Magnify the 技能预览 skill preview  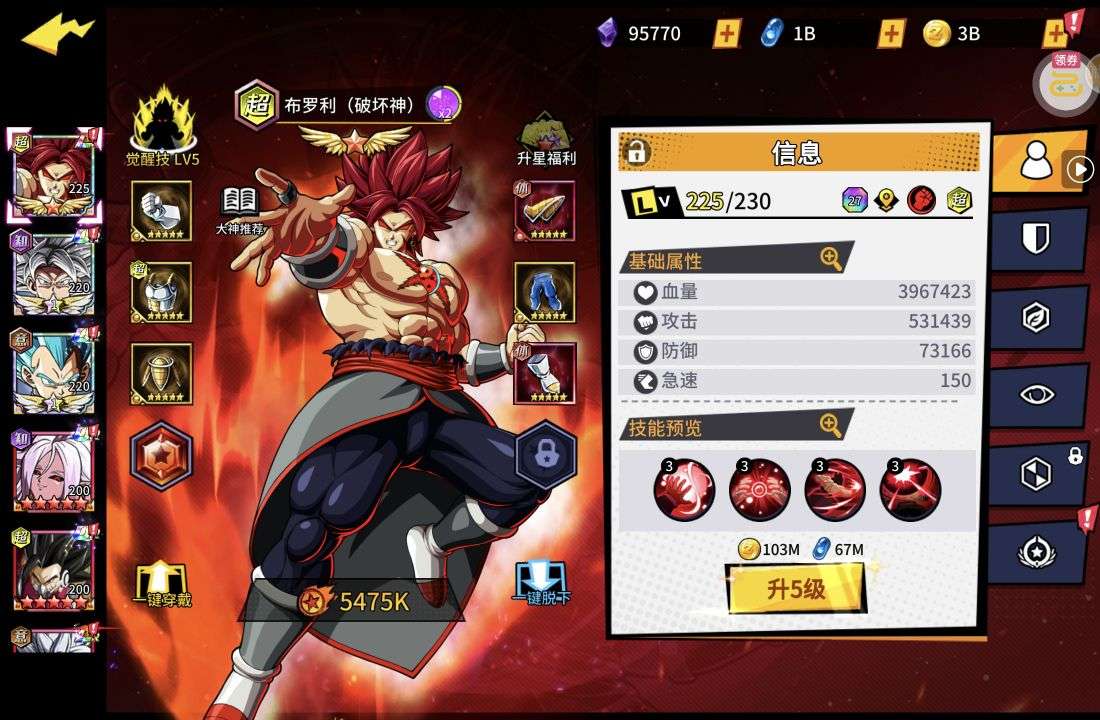(x=831, y=426)
